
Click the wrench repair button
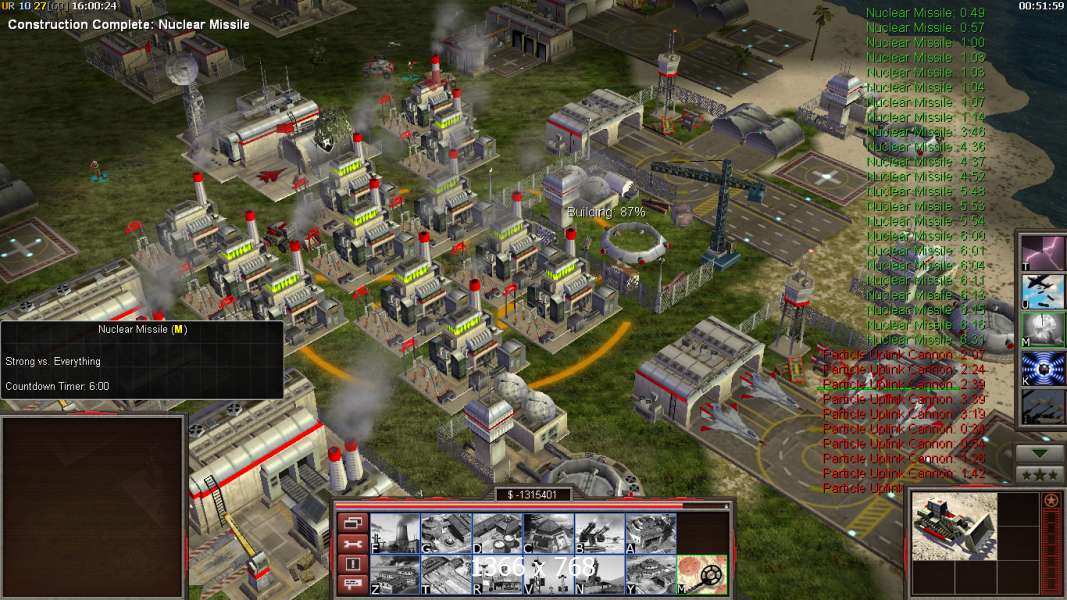click(353, 543)
